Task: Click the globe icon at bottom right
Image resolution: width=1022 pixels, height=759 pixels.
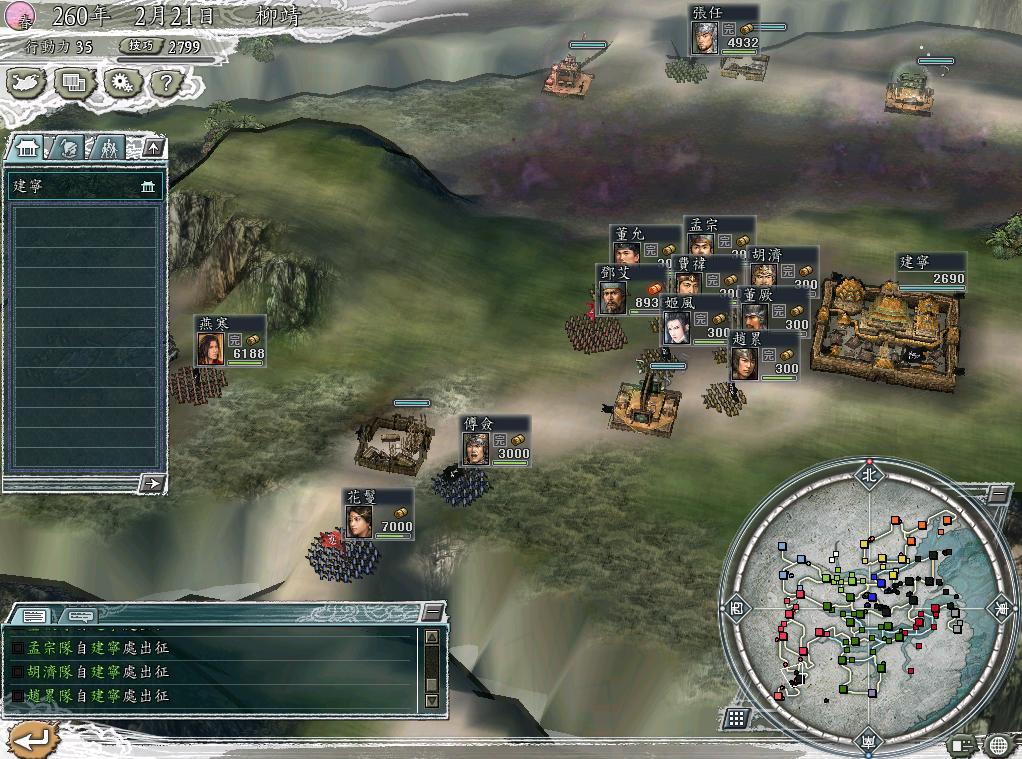Action: point(999,745)
